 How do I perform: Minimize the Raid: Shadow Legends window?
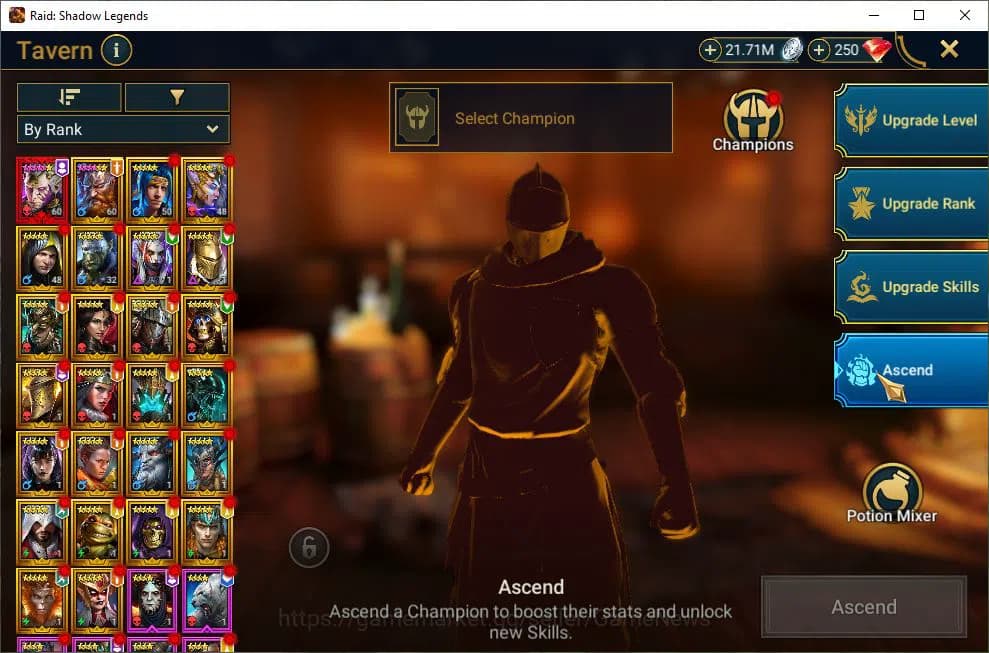pyautogui.click(x=873, y=15)
